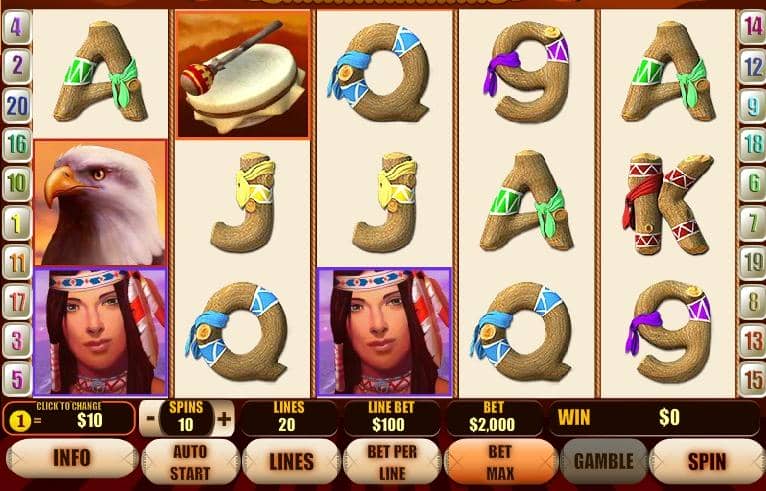Viewport: 766px width, 491px height.
Task: Start auto spins with AUTO START
Action: 190,461
